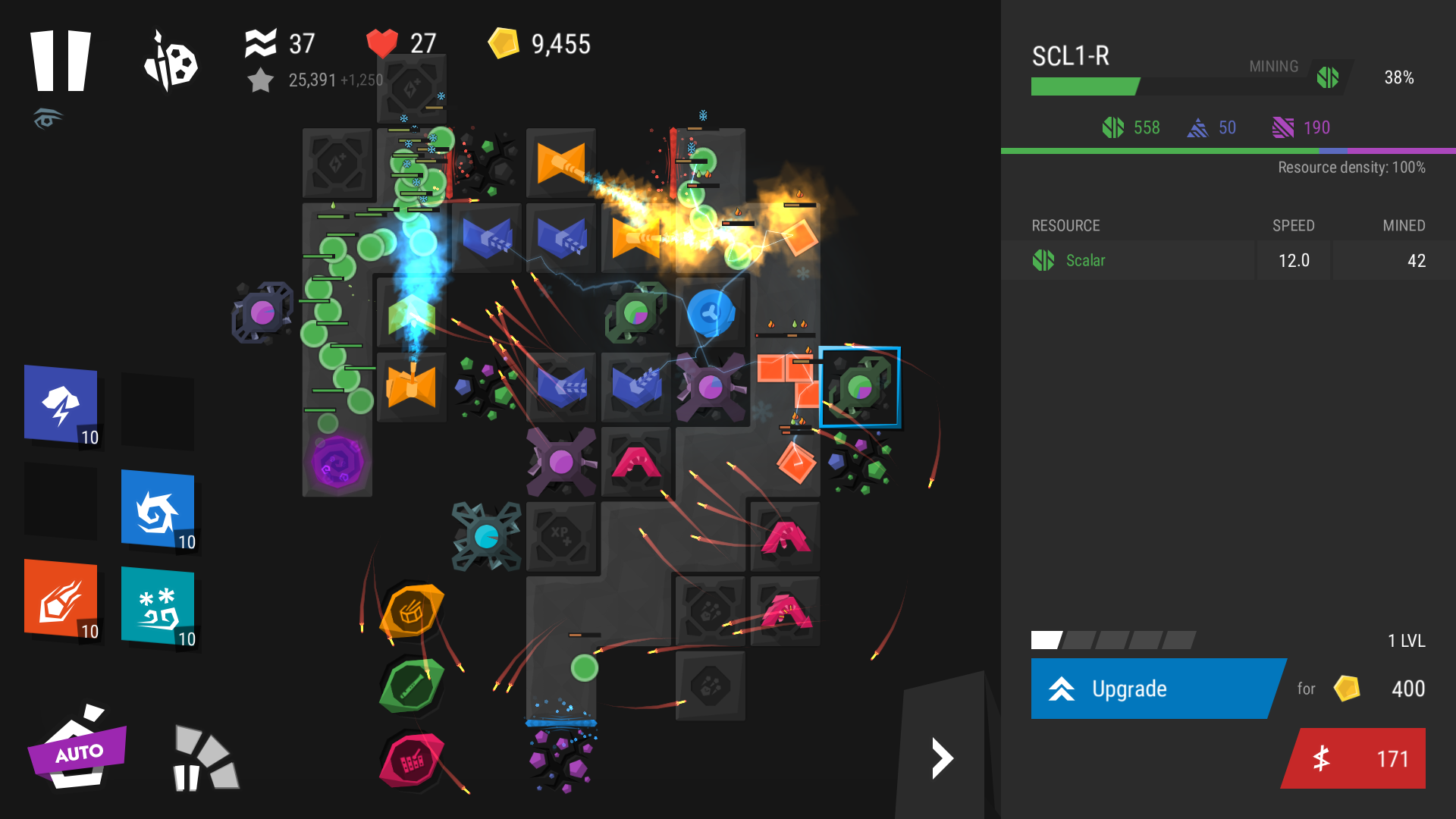Click the selected SCL1-R miner on the map
The height and width of the screenshot is (819, 1456).
(x=859, y=386)
